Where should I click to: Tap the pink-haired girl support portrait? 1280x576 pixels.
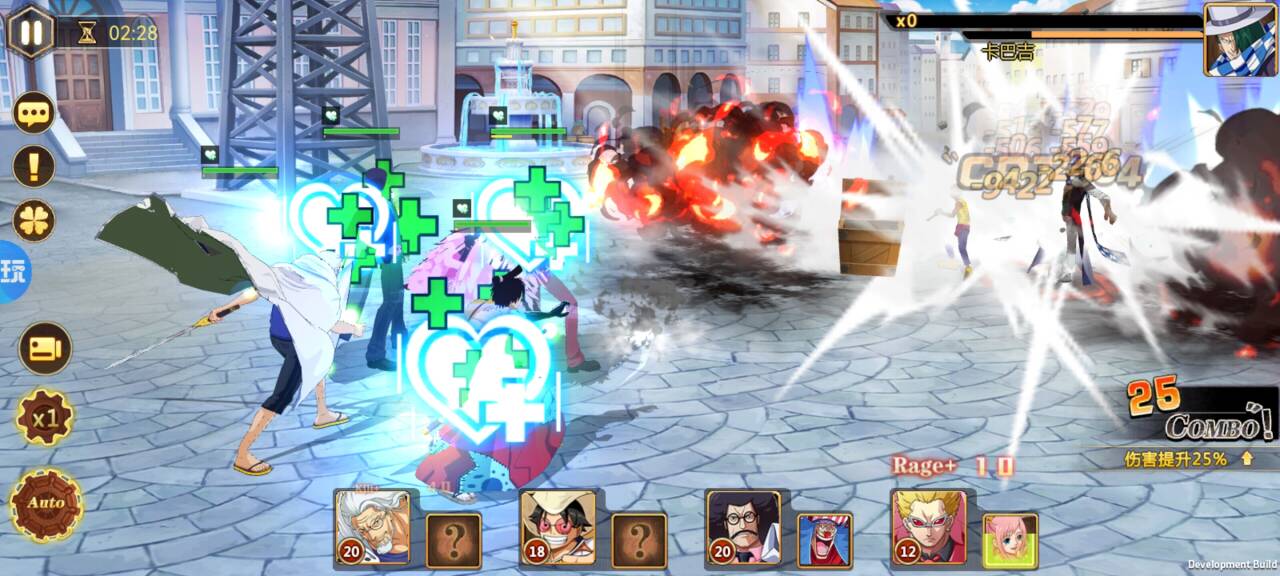[x=1010, y=540]
